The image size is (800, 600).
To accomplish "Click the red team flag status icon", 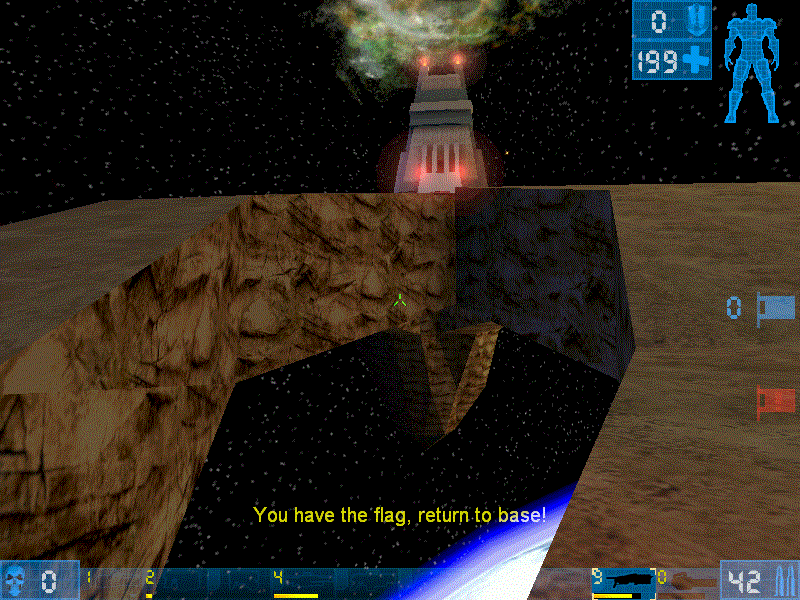I will [x=776, y=402].
